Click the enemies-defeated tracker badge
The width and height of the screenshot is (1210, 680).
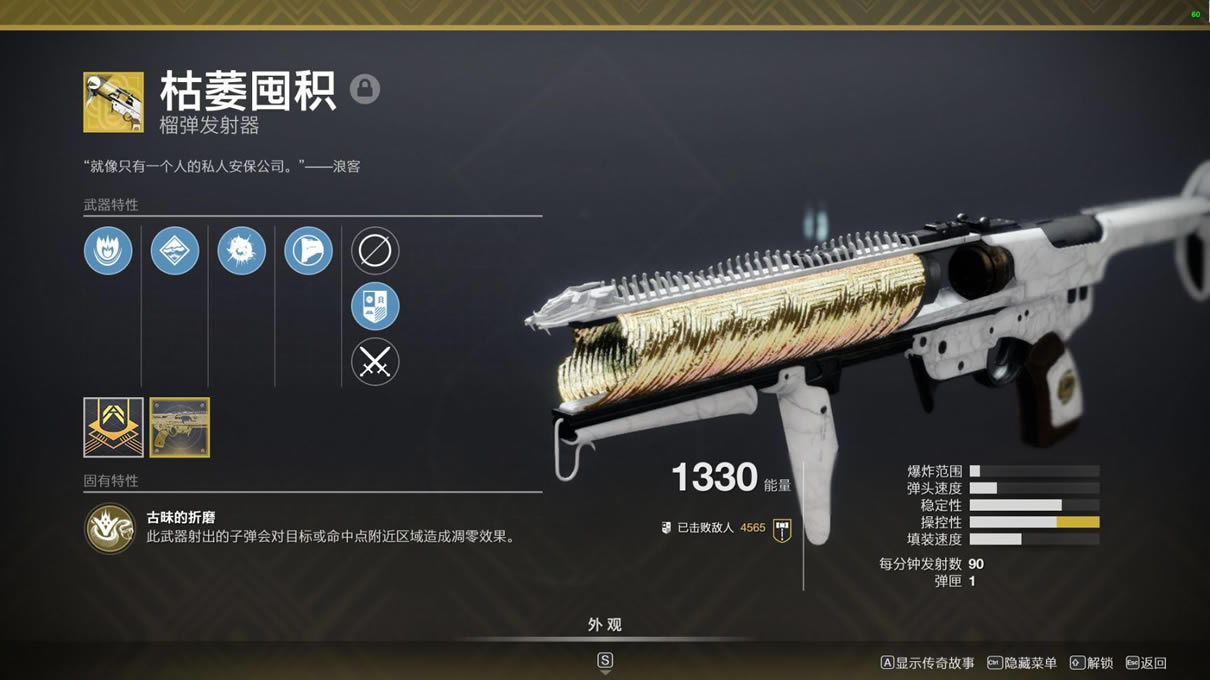tap(782, 530)
